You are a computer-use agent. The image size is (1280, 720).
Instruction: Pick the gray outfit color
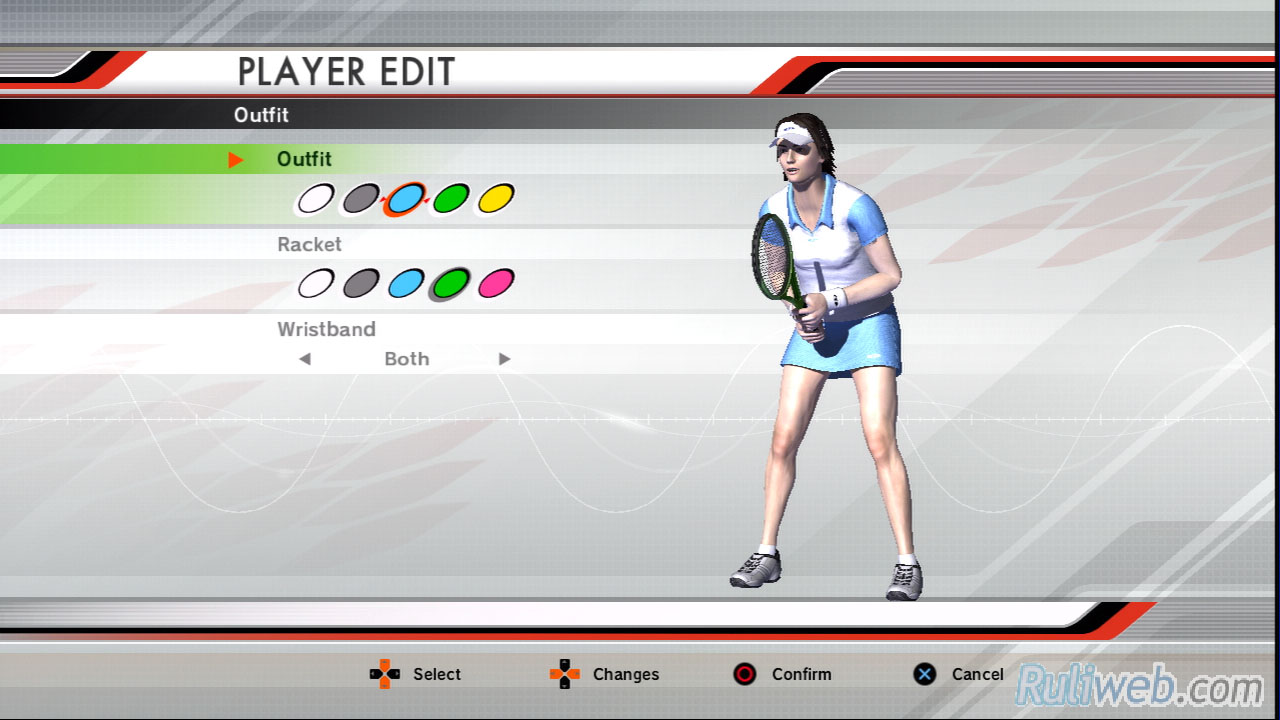[x=360, y=199]
